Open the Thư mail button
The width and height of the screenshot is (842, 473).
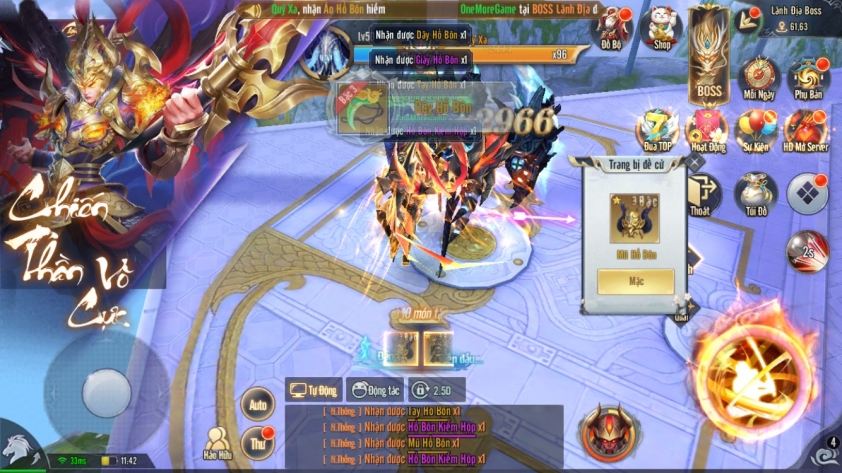tap(257, 442)
